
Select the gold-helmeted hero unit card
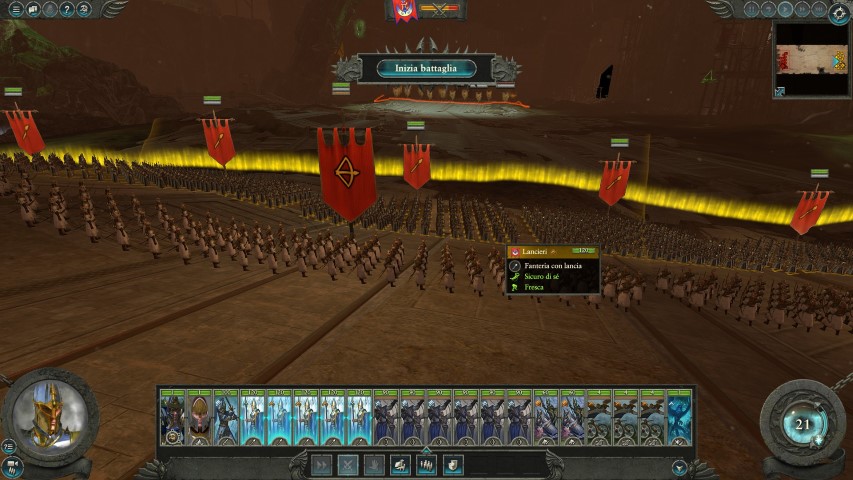200,416
